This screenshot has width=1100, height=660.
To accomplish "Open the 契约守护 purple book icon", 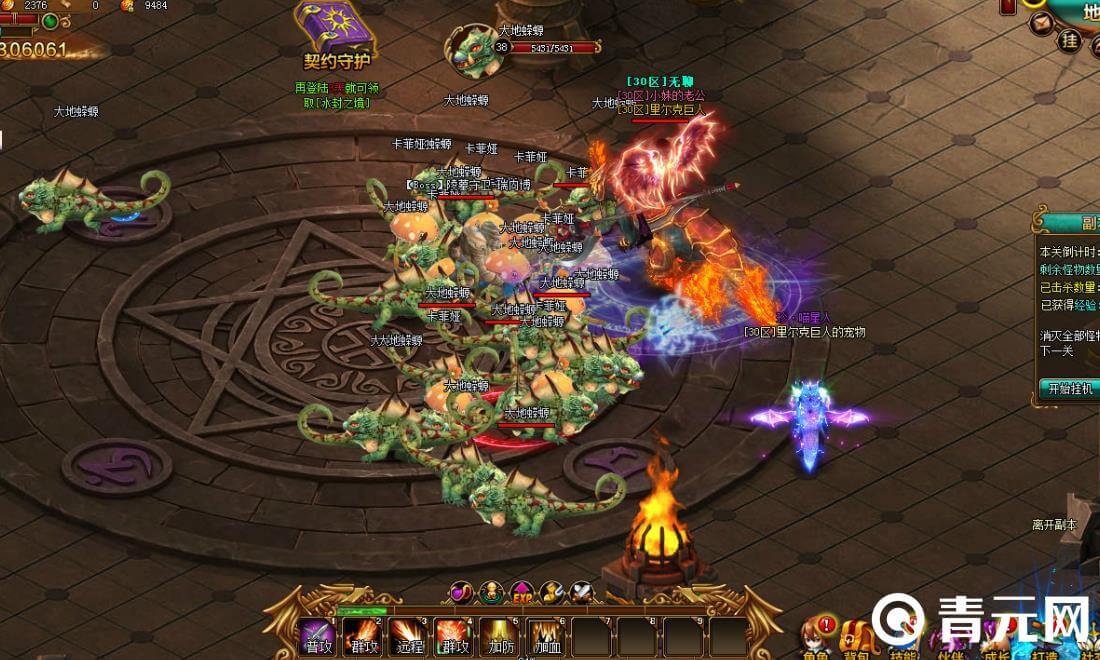I will coord(336,28).
